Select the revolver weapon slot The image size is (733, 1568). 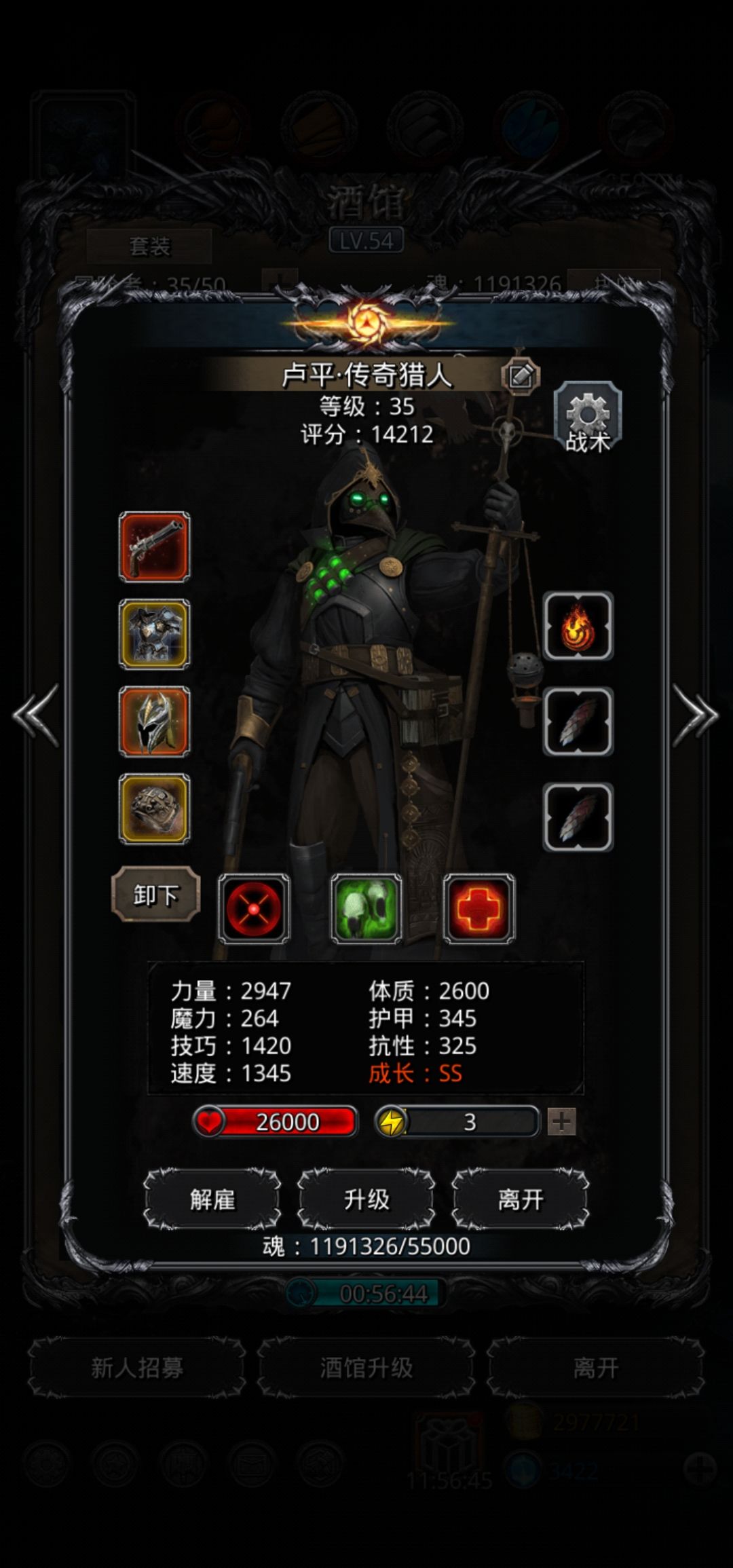(x=155, y=547)
